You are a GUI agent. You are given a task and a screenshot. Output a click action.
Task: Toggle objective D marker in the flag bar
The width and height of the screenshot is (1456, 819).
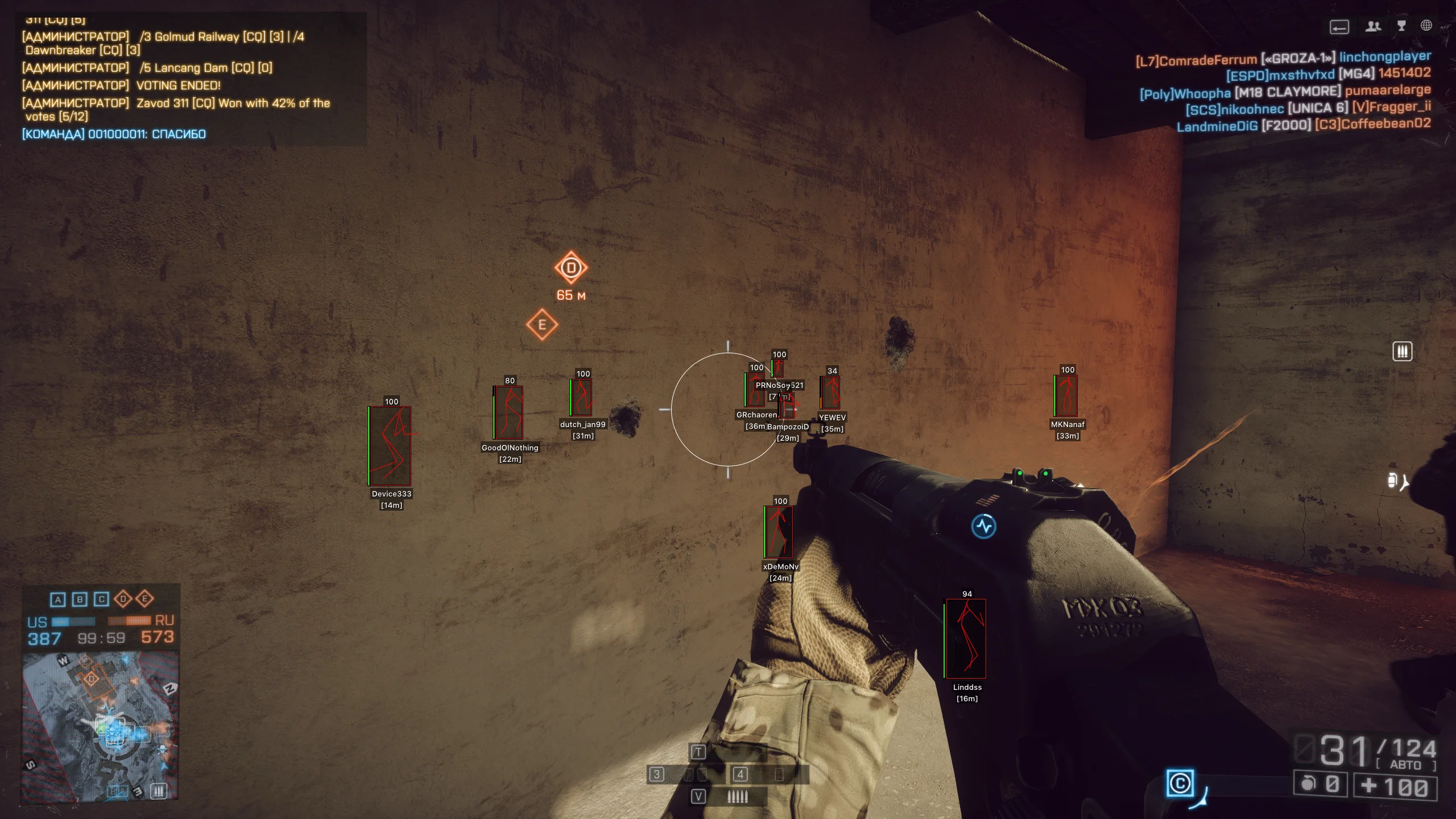tap(123, 599)
